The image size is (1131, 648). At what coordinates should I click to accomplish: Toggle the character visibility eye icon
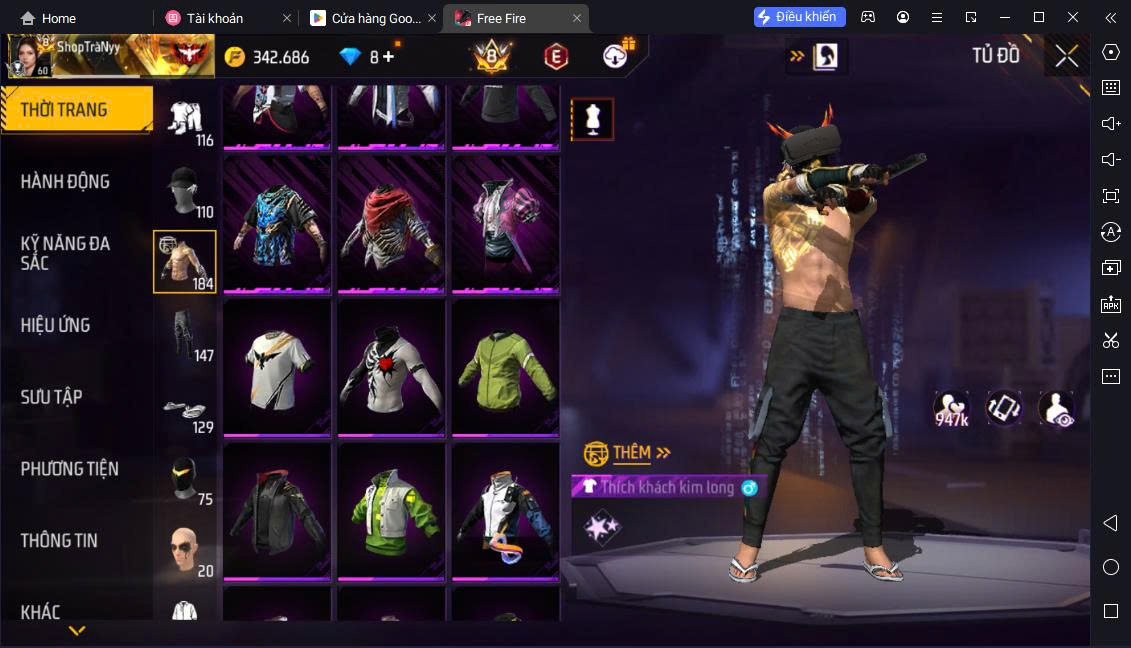pyautogui.click(x=1055, y=408)
